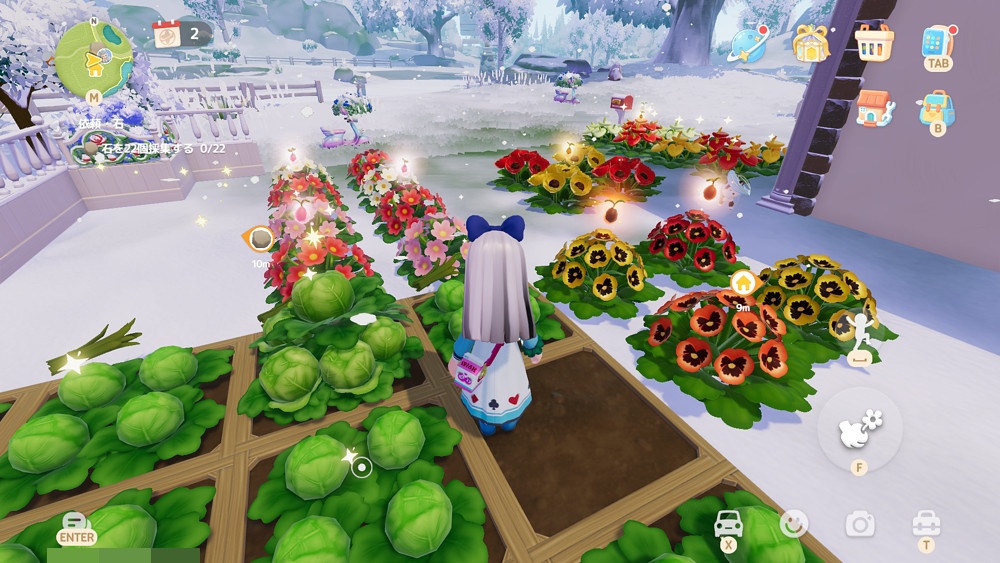1000x563 pixels.
Task: Open the camera photo mode
Action: [x=859, y=523]
